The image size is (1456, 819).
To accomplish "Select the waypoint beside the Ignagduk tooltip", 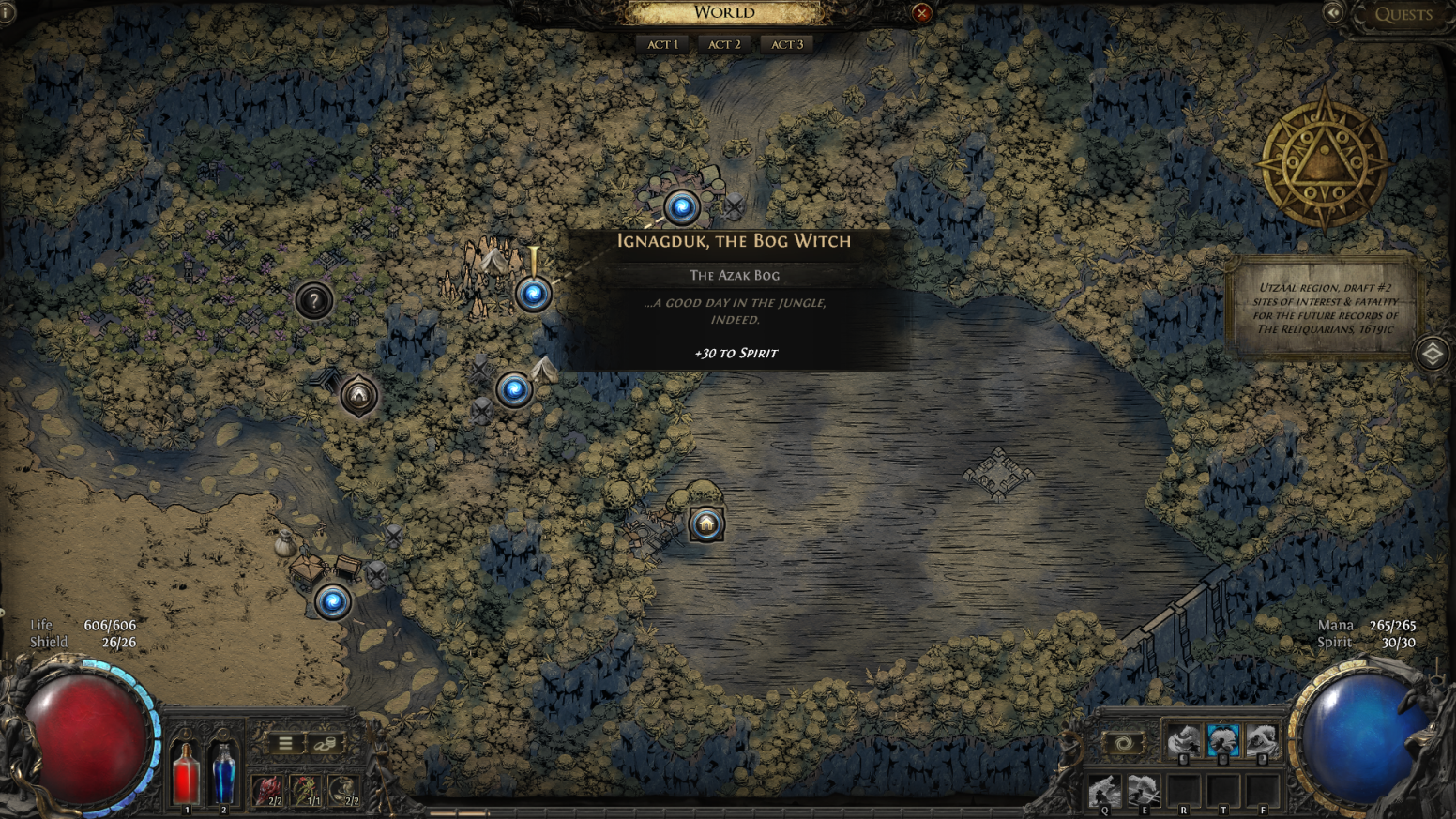I will 533,295.
